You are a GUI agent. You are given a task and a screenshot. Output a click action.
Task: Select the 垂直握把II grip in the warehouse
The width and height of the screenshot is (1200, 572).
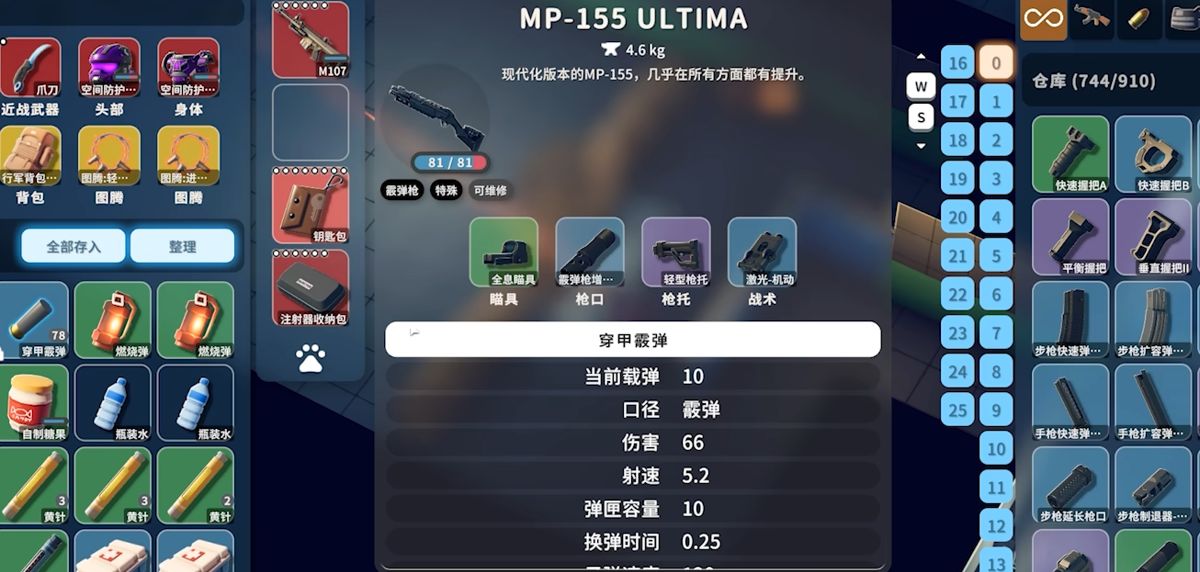click(1153, 237)
